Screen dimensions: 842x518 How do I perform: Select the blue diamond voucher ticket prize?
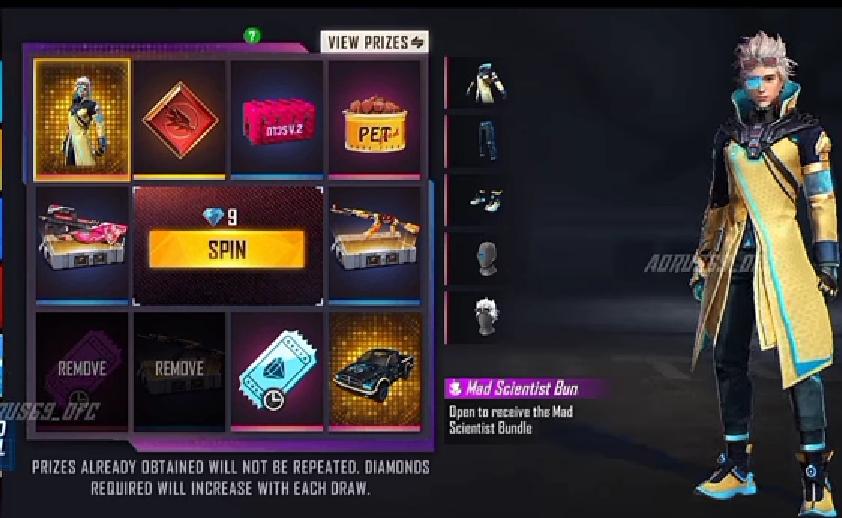(x=277, y=372)
